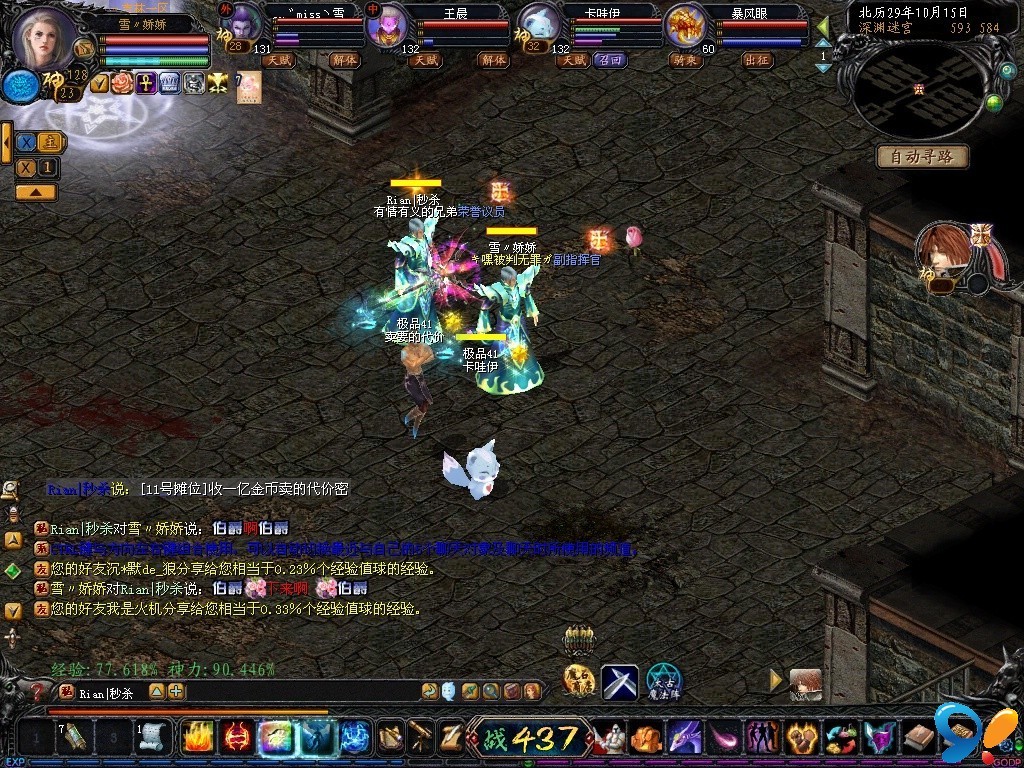The image size is (1024, 768).
Task: Open the red question mark help button
Action: click(39, 691)
